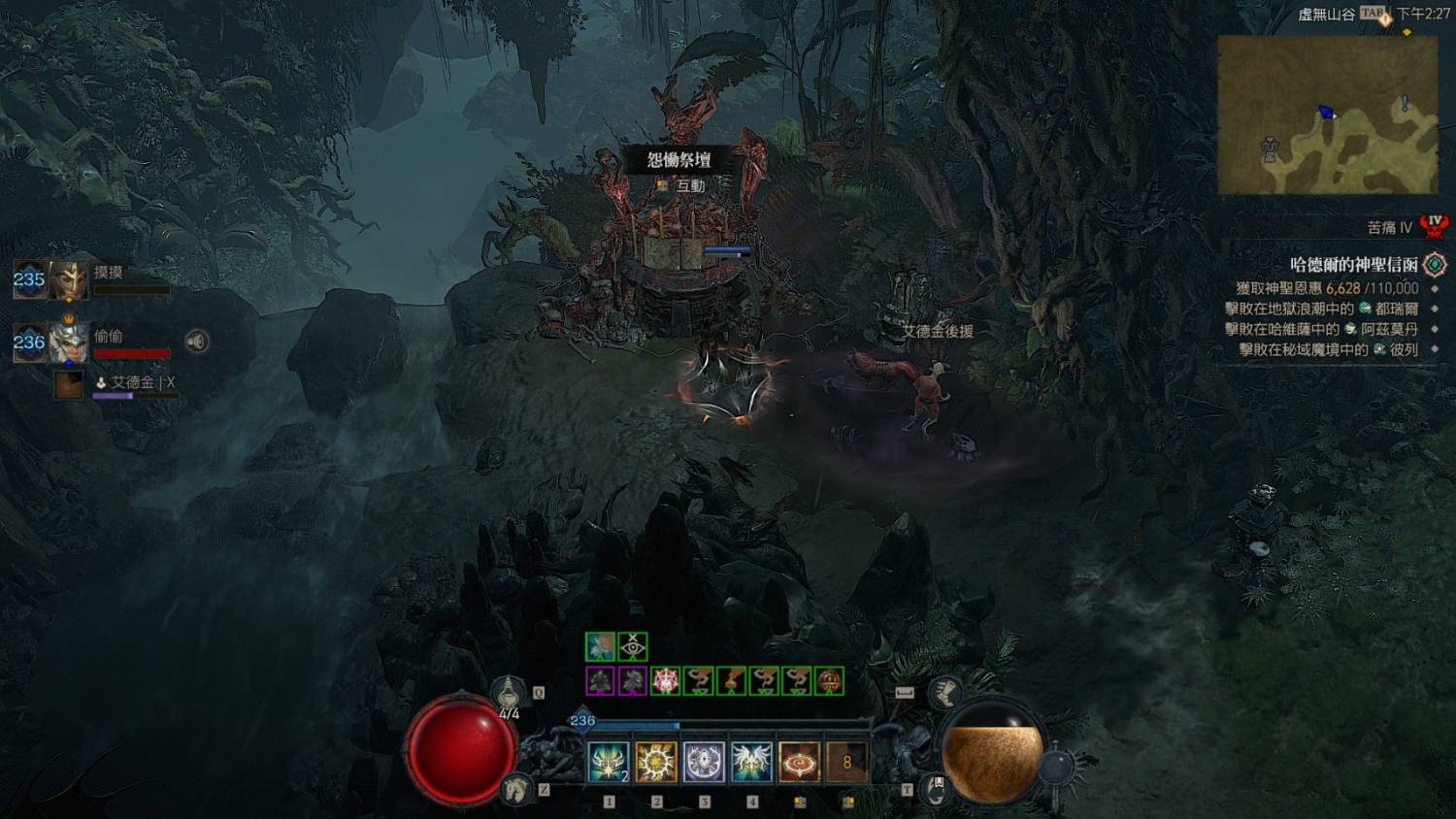
Task: Click the statue marker on the minimap
Action: [1270, 148]
